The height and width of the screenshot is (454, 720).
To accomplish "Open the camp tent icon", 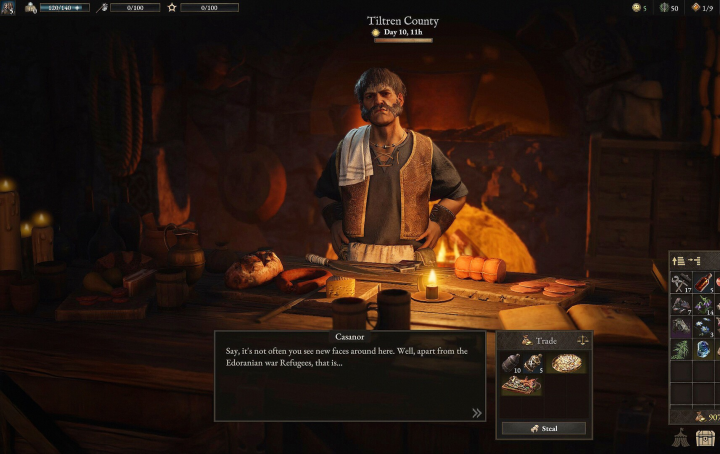I will [681, 438].
